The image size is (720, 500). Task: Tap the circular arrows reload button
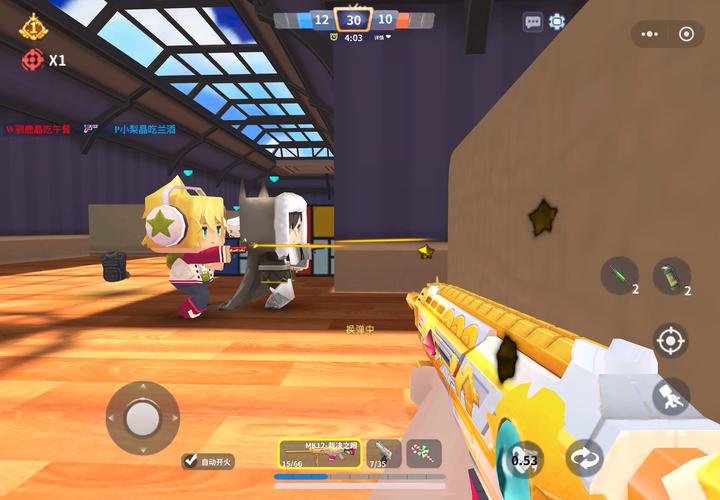click(584, 458)
